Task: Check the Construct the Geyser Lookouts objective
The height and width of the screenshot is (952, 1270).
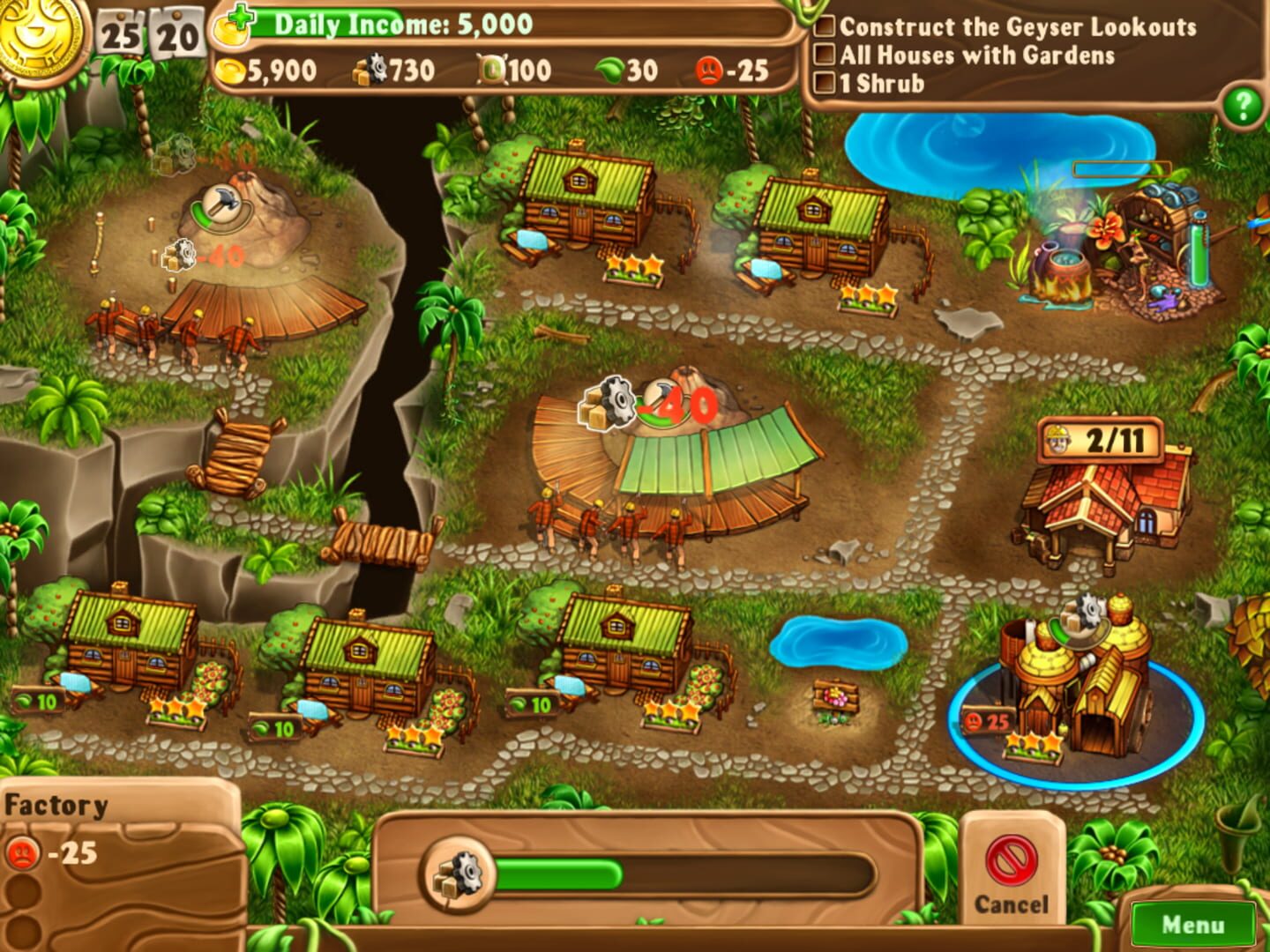Action: 825,27
